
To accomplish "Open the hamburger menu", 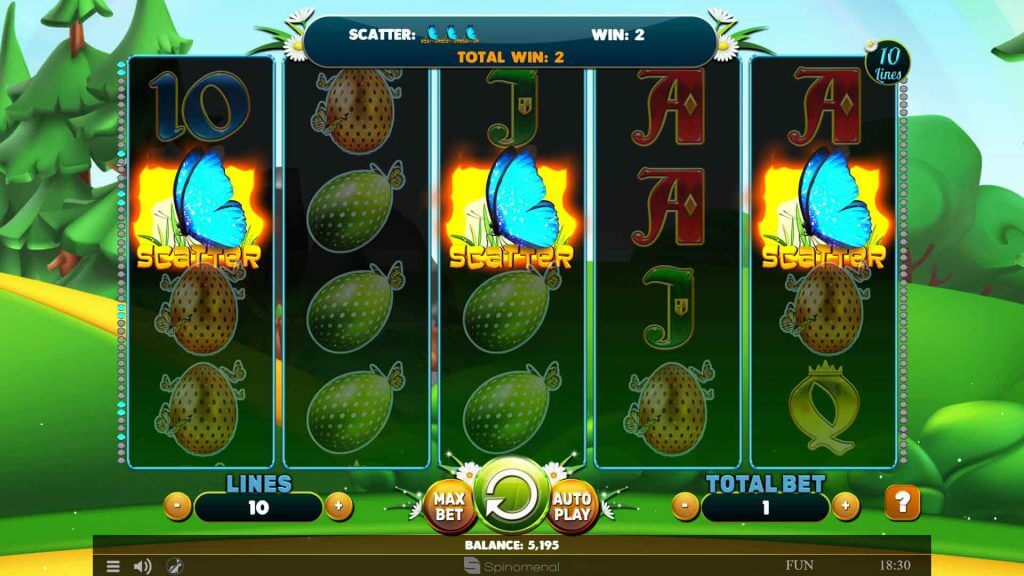I will point(113,566).
